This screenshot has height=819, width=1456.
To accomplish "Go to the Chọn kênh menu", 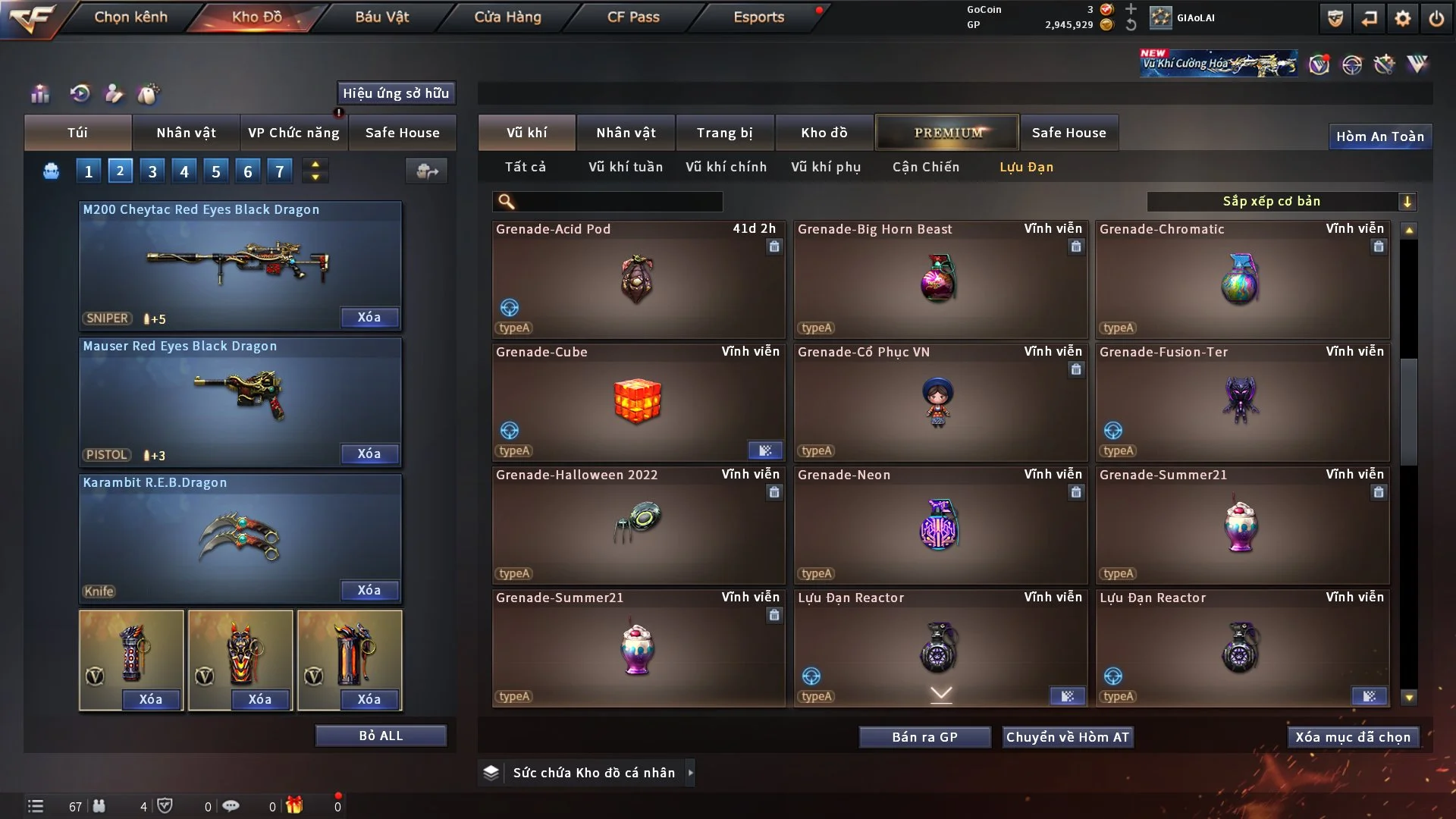I will 130,17.
